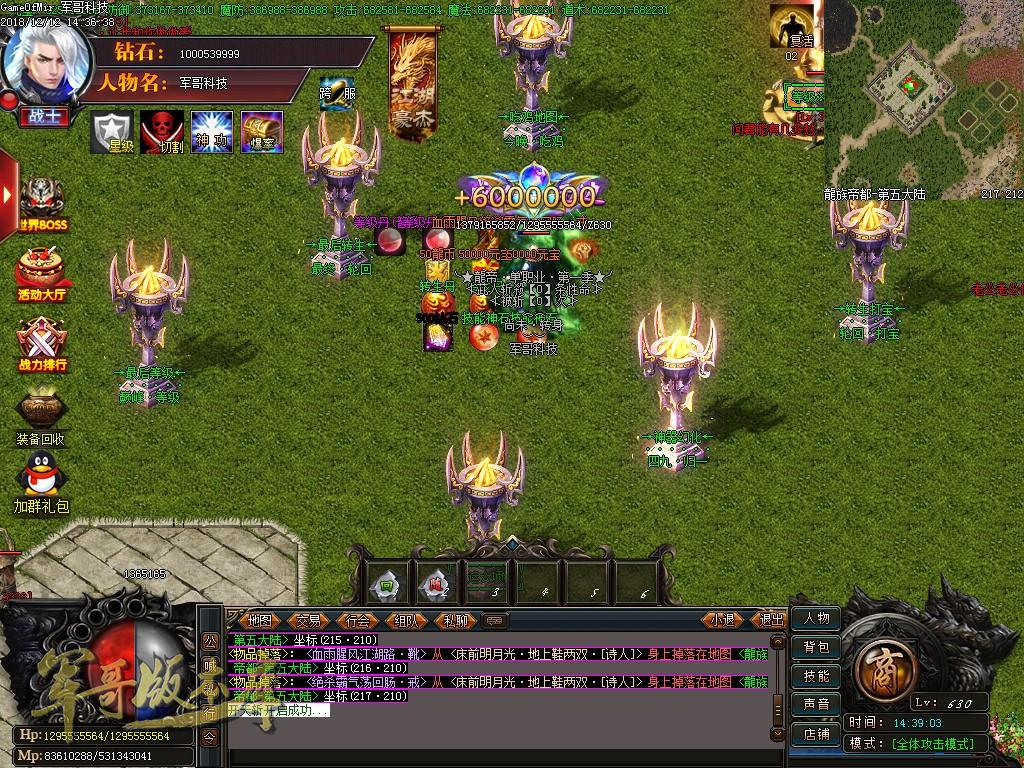Select the 神功 skill icon
The image size is (1024, 768).
pyautogui.click(x=212, y=131)
